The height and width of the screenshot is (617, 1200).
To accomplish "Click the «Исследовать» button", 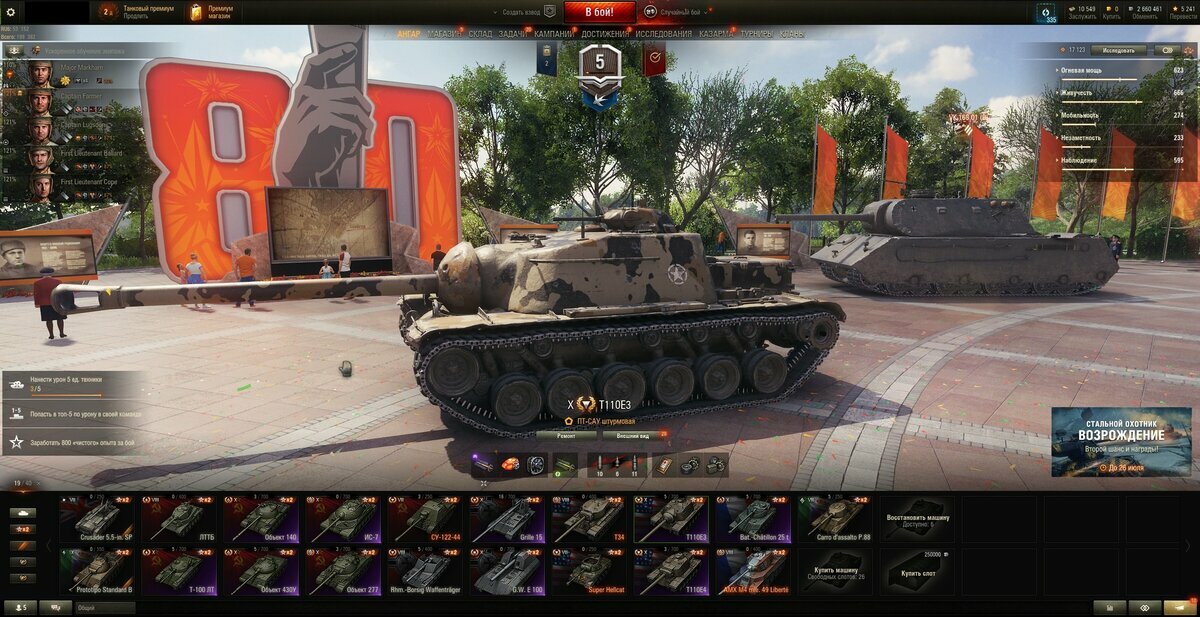I will tap(1118, 49).
